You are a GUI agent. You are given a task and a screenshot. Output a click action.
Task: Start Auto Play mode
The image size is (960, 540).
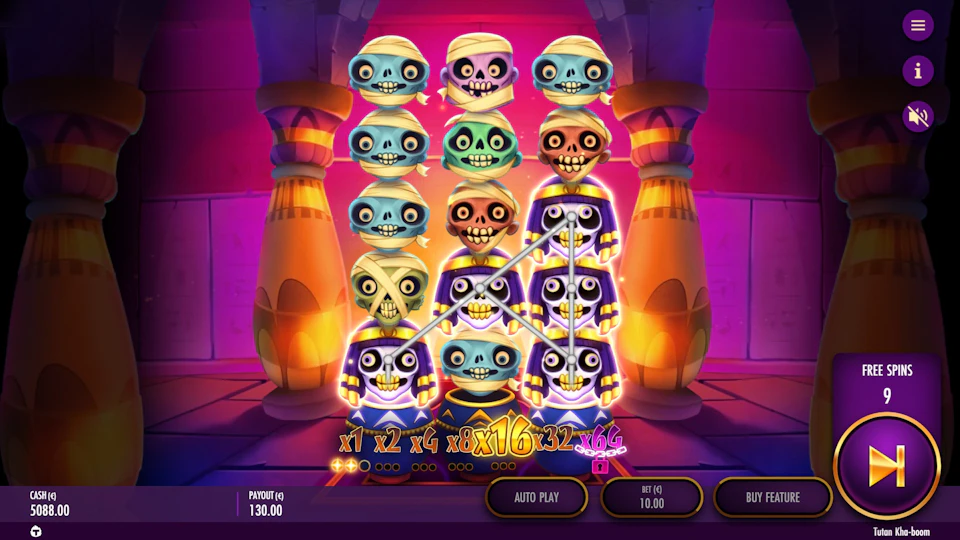click(x=537, y=497)
